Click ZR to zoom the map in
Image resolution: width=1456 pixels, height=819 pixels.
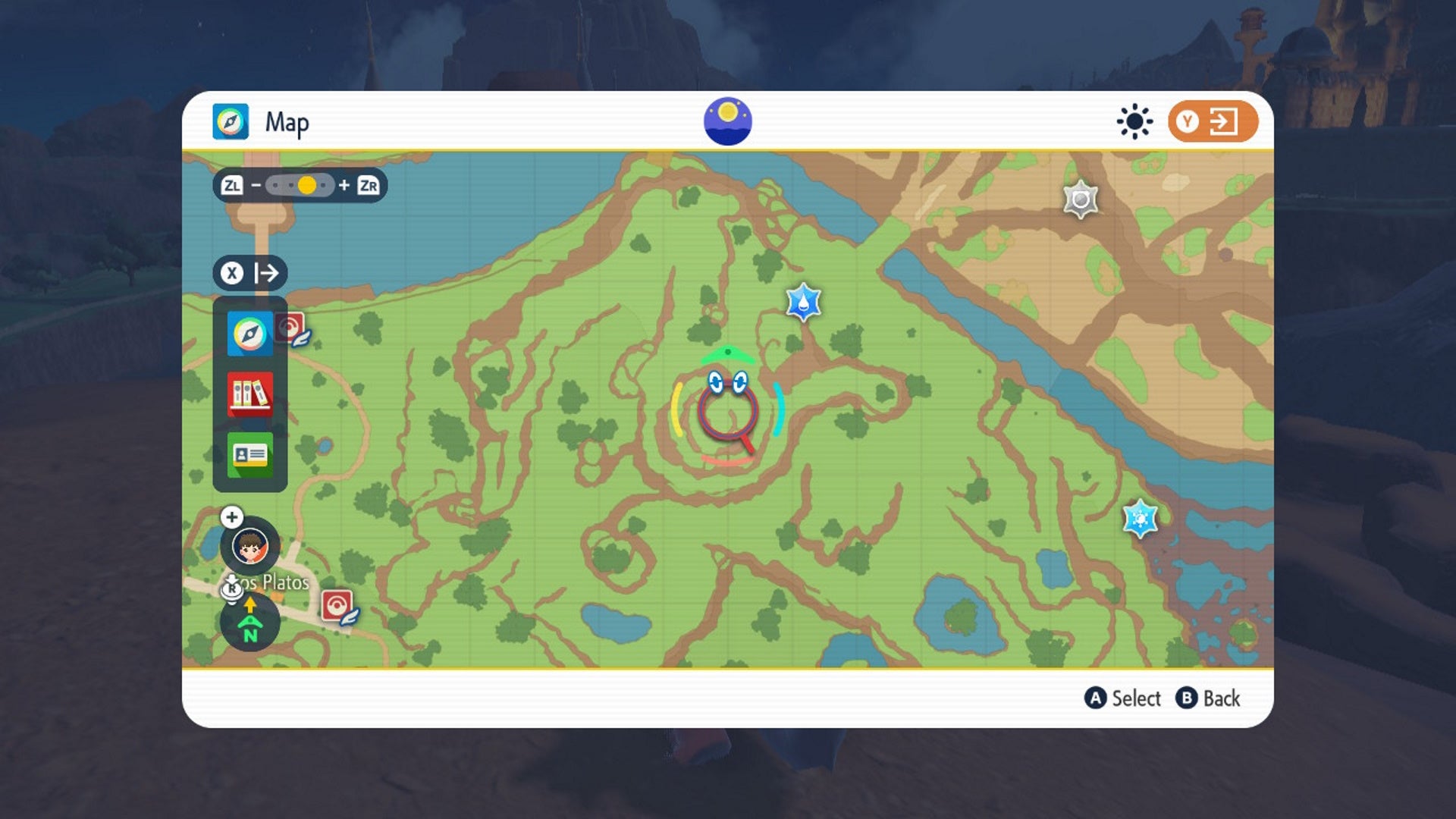point(371,184)
